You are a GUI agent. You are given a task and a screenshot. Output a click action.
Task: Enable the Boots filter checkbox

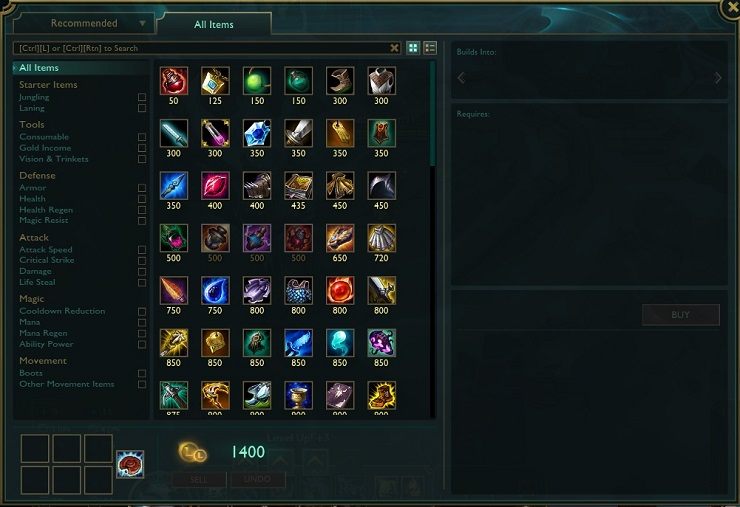point(142,373)
